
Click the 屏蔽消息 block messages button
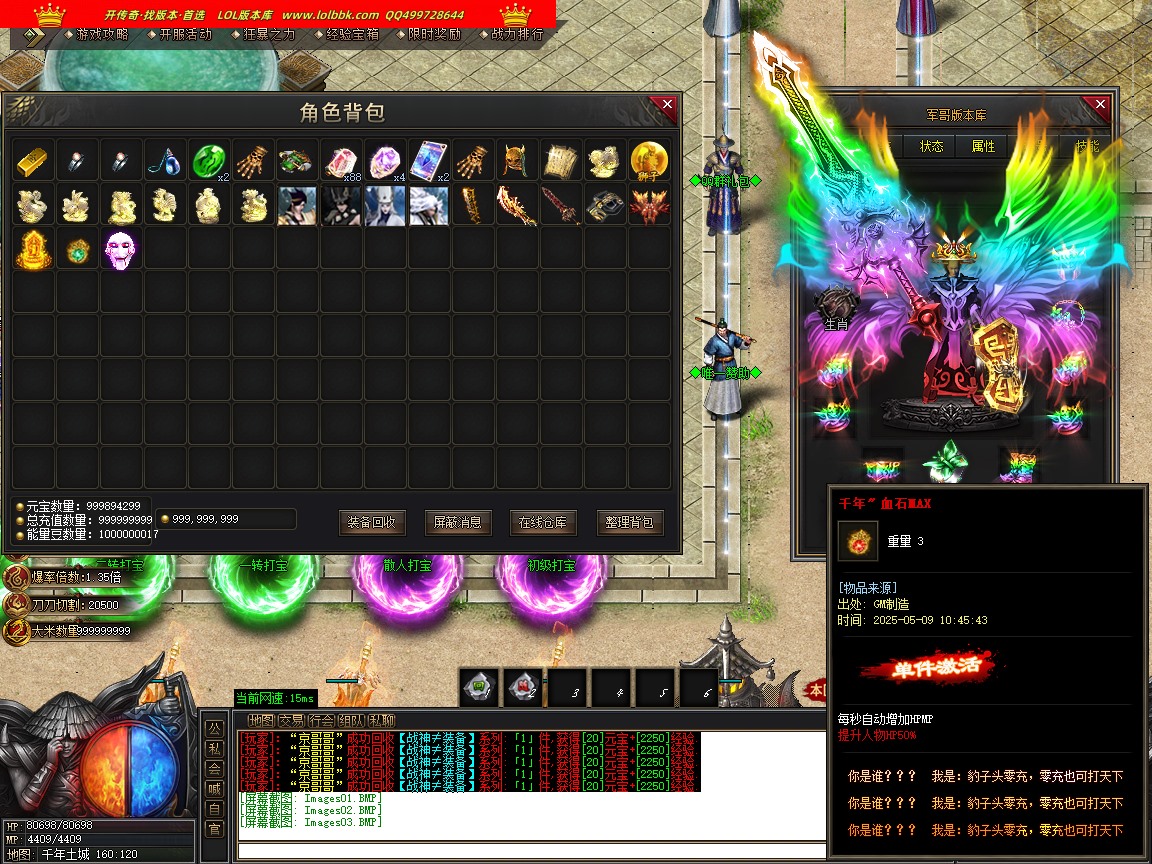(458, 522)
